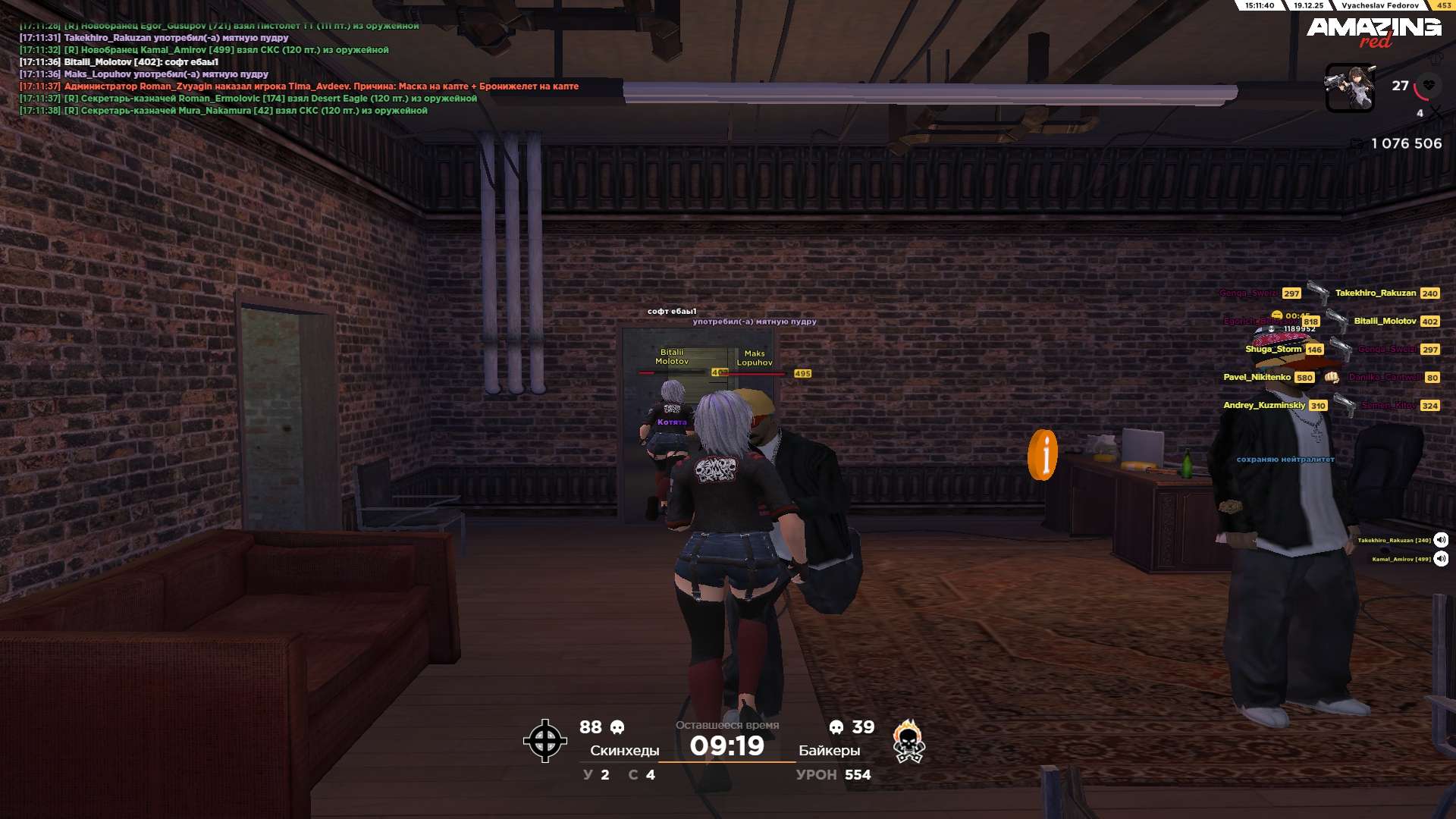This screenshot has width=1456, height=819.
Task: Mute the Takekhiro_Rakuzan voice speaker icon
Action: click(1441, 540)
